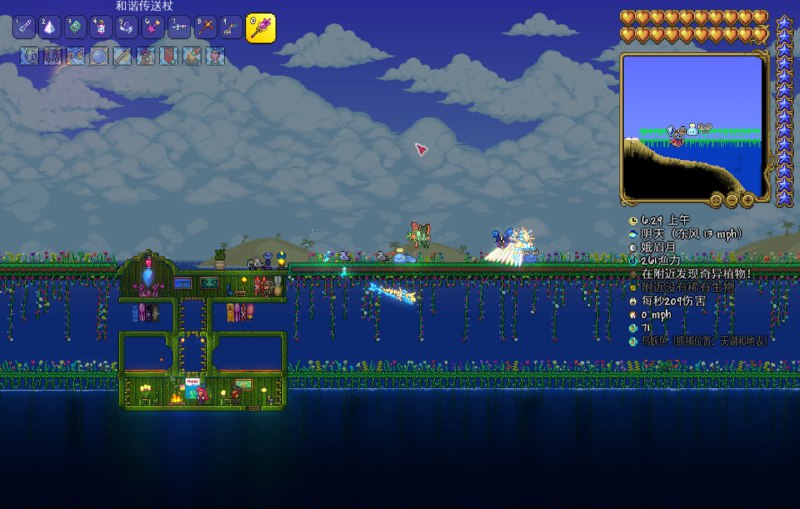
Task: Select the Rod of Harmony hotbar slot
Action: tap(260, 27)
